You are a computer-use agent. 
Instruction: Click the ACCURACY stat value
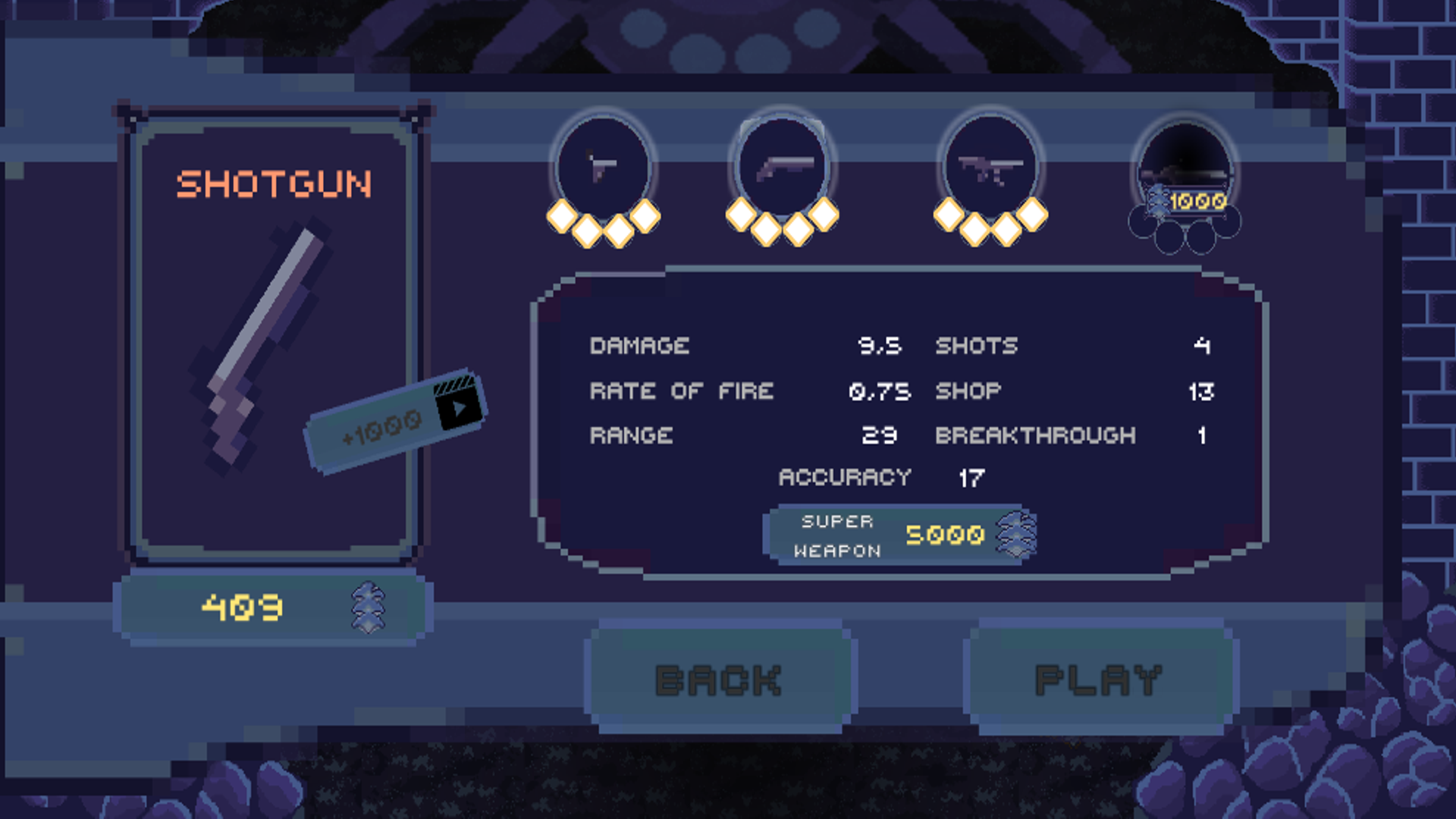[x=973, y=478]
